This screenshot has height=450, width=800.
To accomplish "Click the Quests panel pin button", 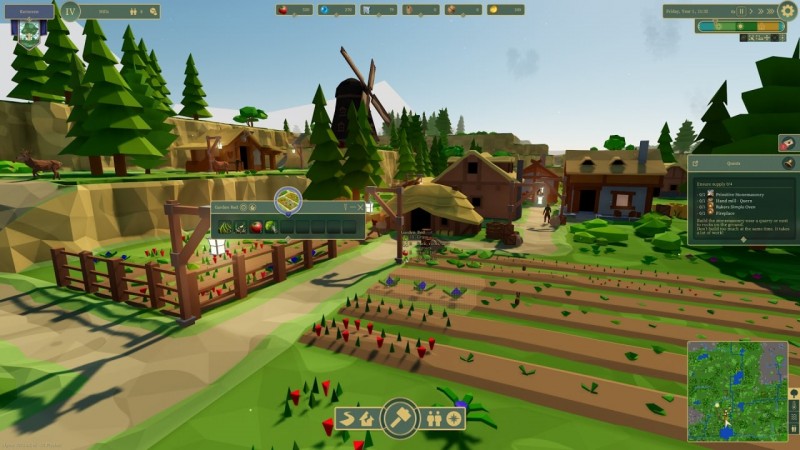I will 788,162.
